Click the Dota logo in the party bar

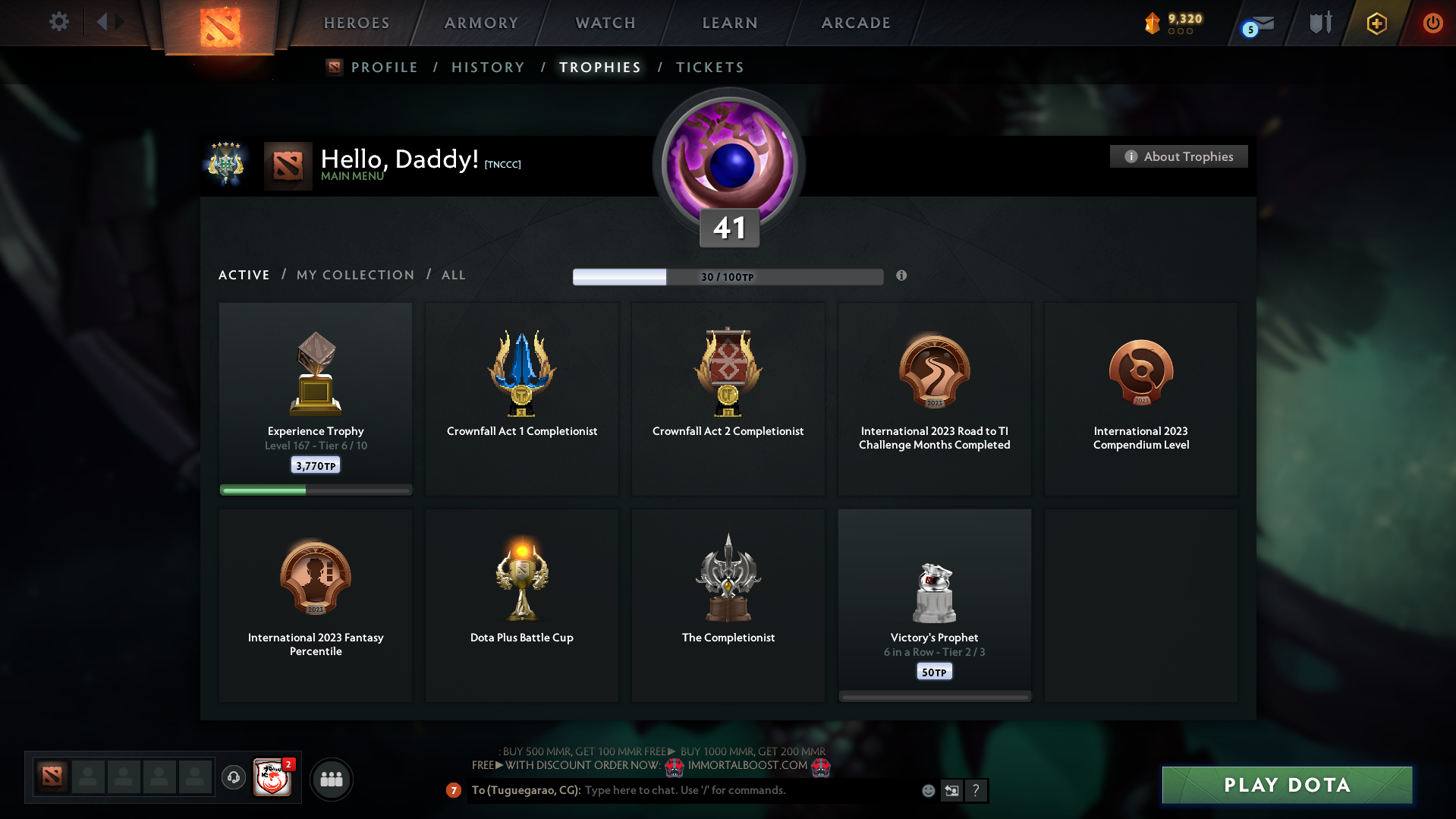coord(51,776)
